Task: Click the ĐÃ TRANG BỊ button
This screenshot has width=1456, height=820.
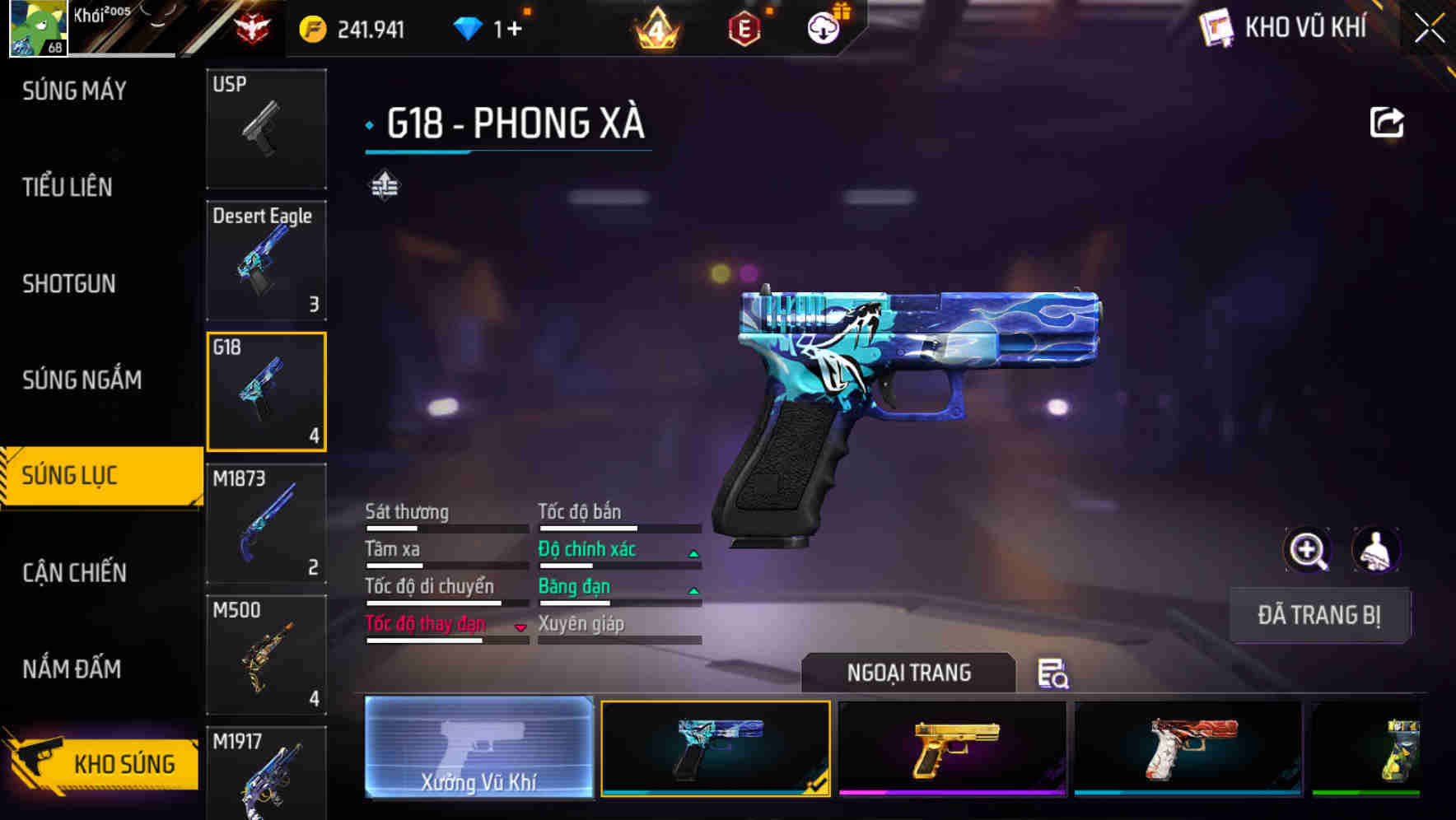Action: (x=1319, y=615)
